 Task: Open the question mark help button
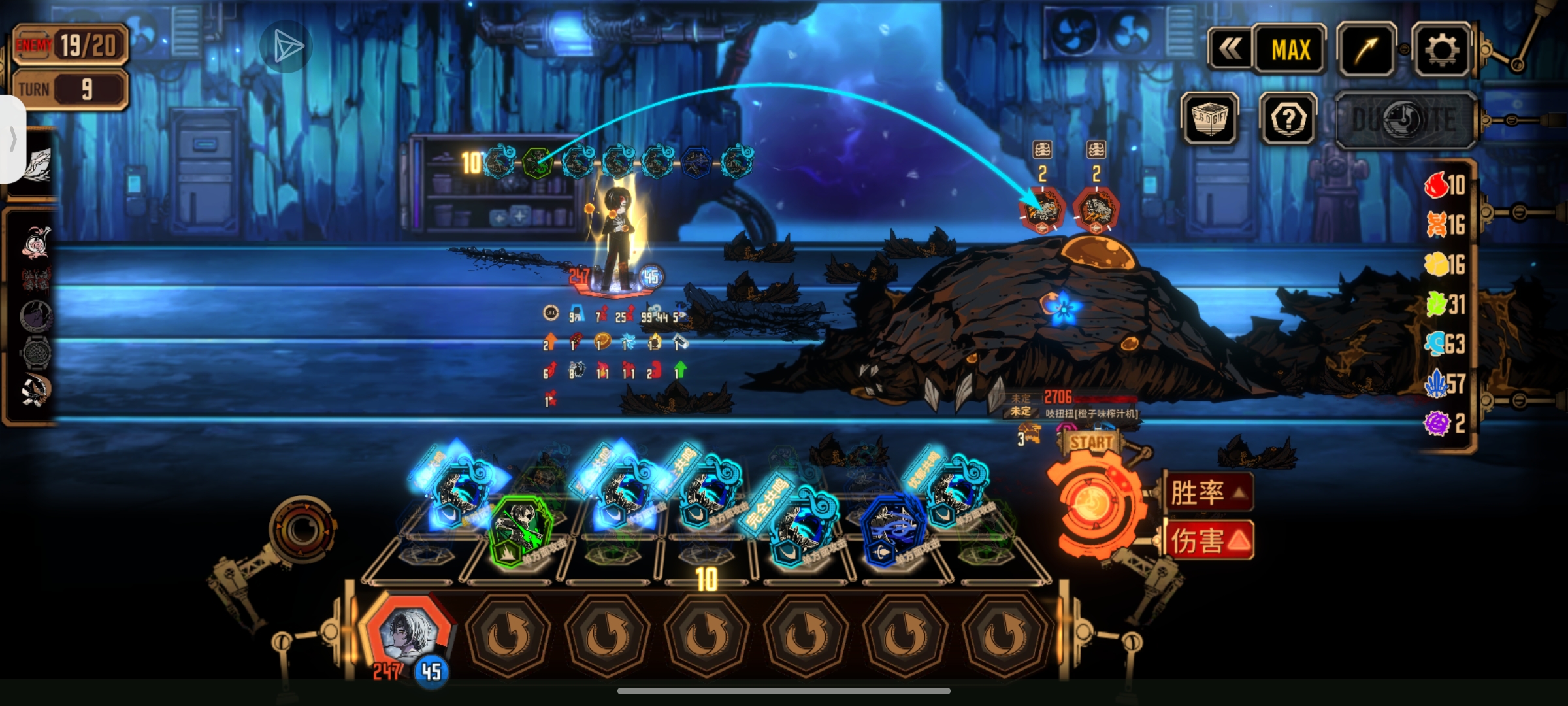pyautogui.click(x=1288, y=119)
